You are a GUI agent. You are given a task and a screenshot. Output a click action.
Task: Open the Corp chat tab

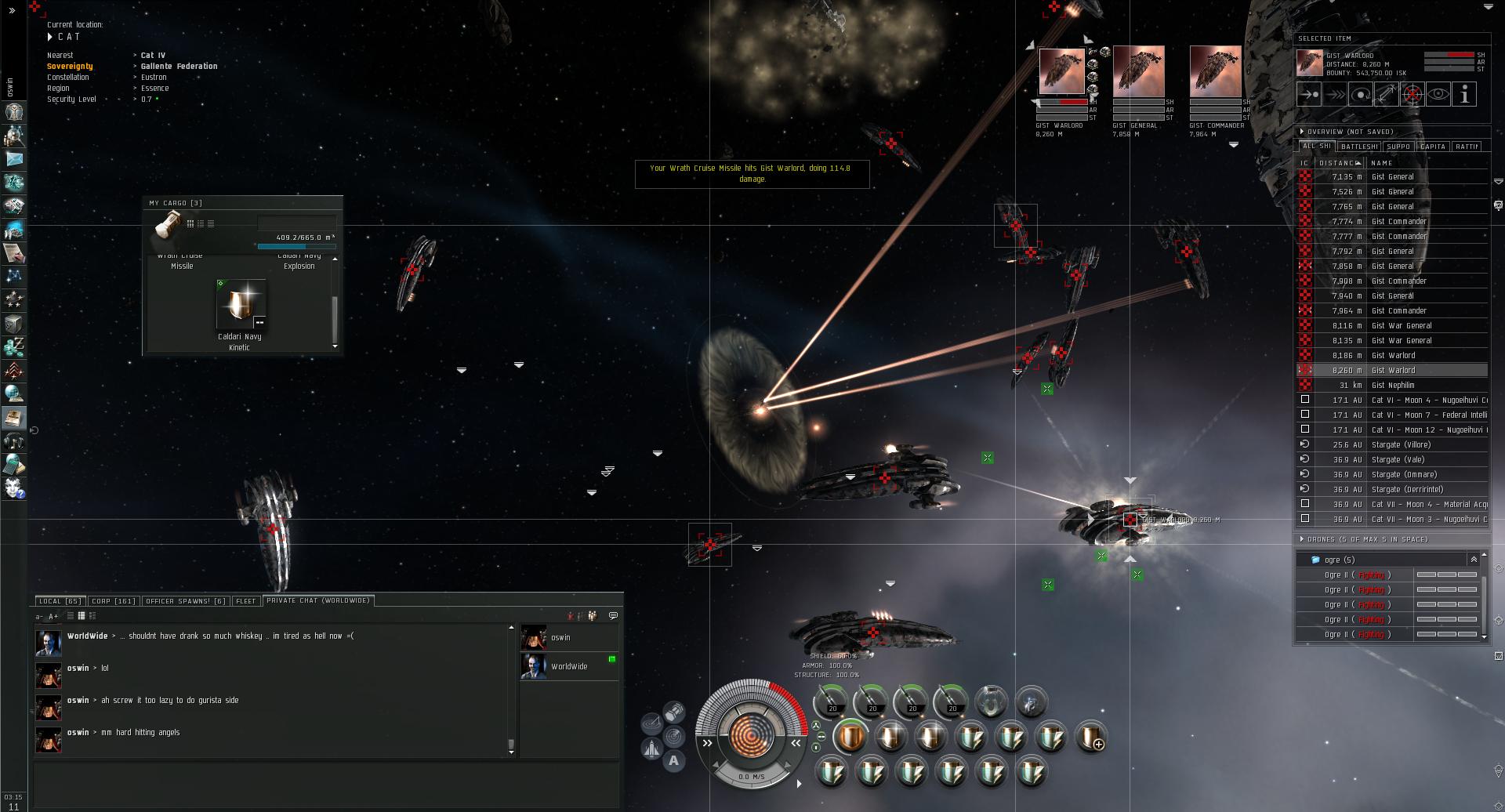tap(113, 601)
